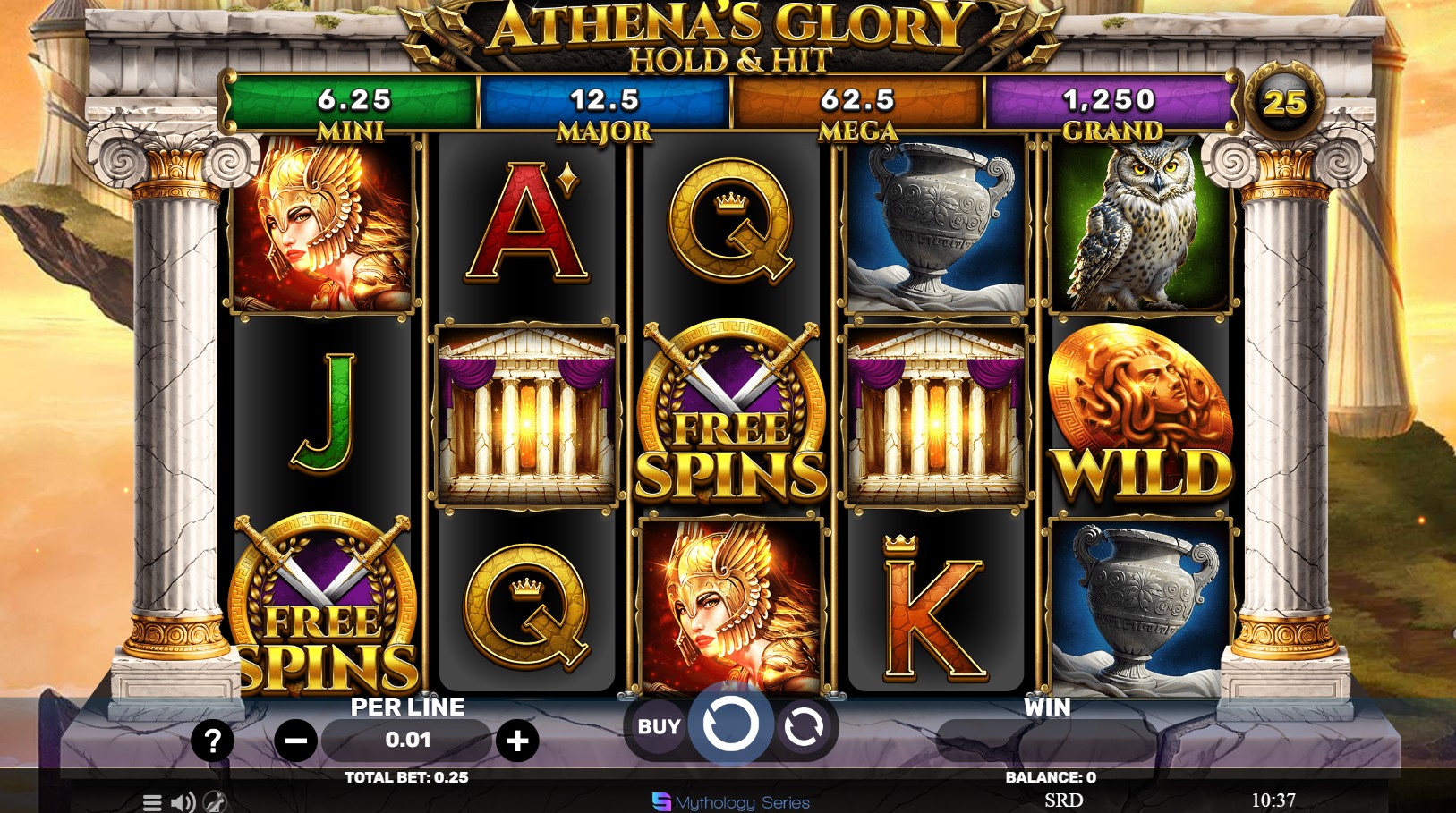
Task: Mute game audio with speaker toggle
Action: click(x=183, y=803)
